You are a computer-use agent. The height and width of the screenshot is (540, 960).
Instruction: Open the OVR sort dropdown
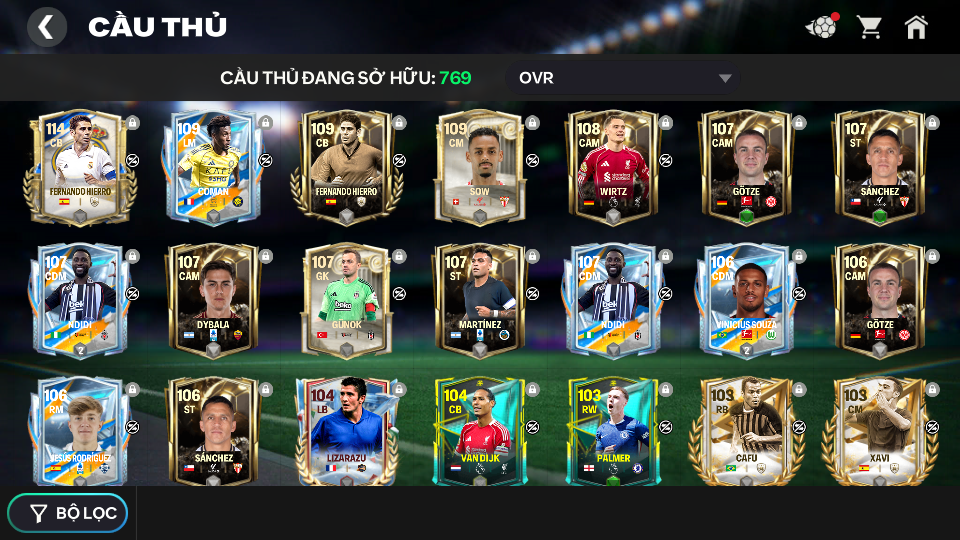(626, 78)
